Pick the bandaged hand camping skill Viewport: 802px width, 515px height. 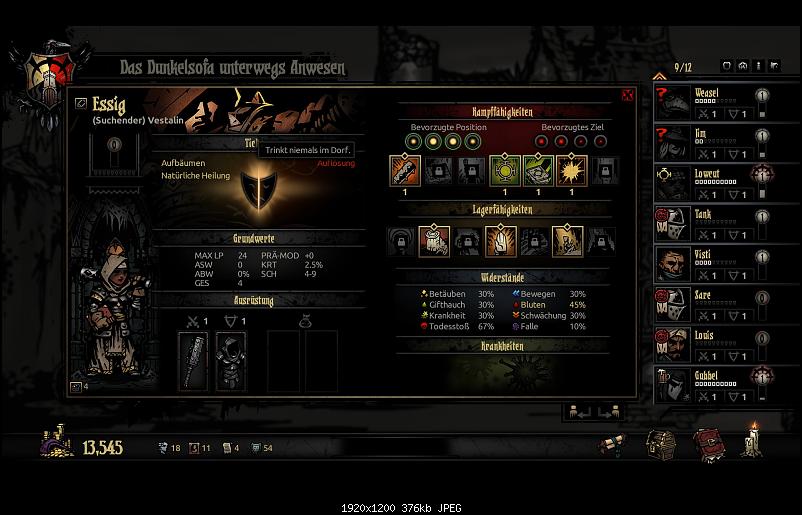[434, 241]
